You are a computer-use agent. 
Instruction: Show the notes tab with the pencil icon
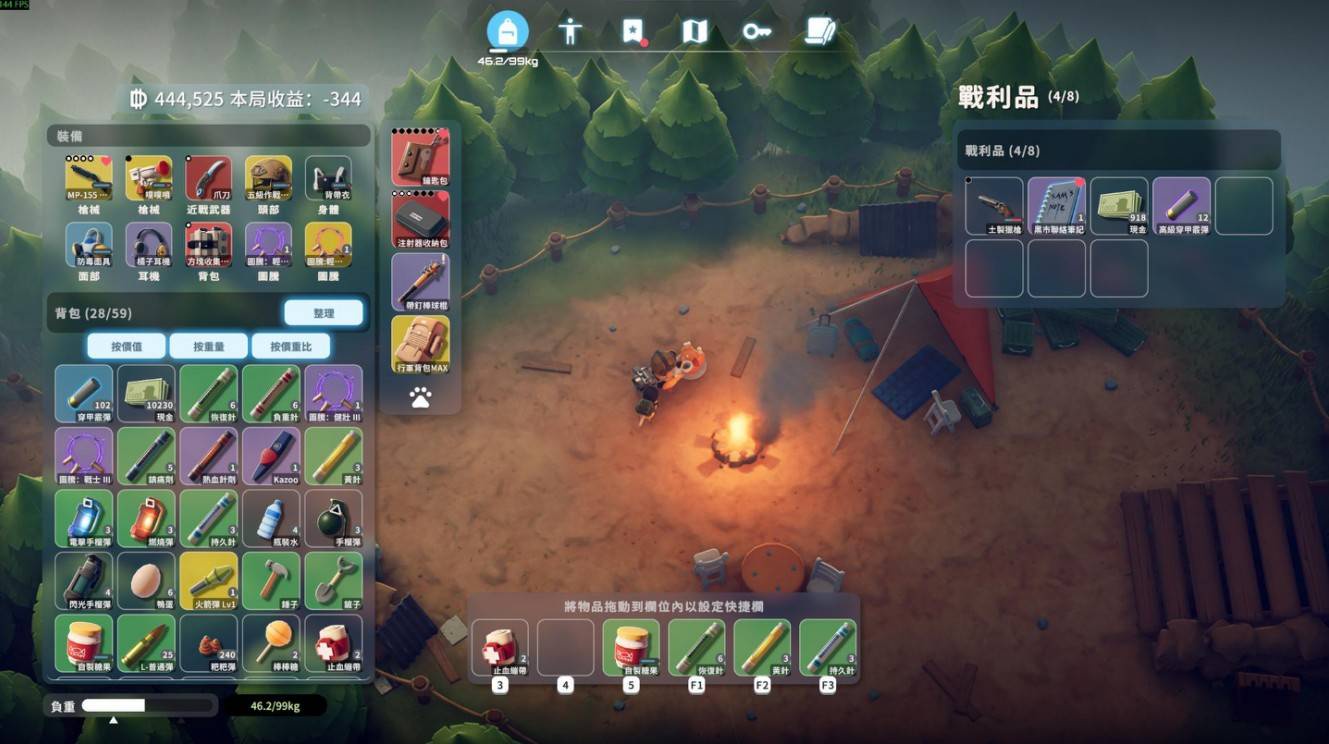820,31
